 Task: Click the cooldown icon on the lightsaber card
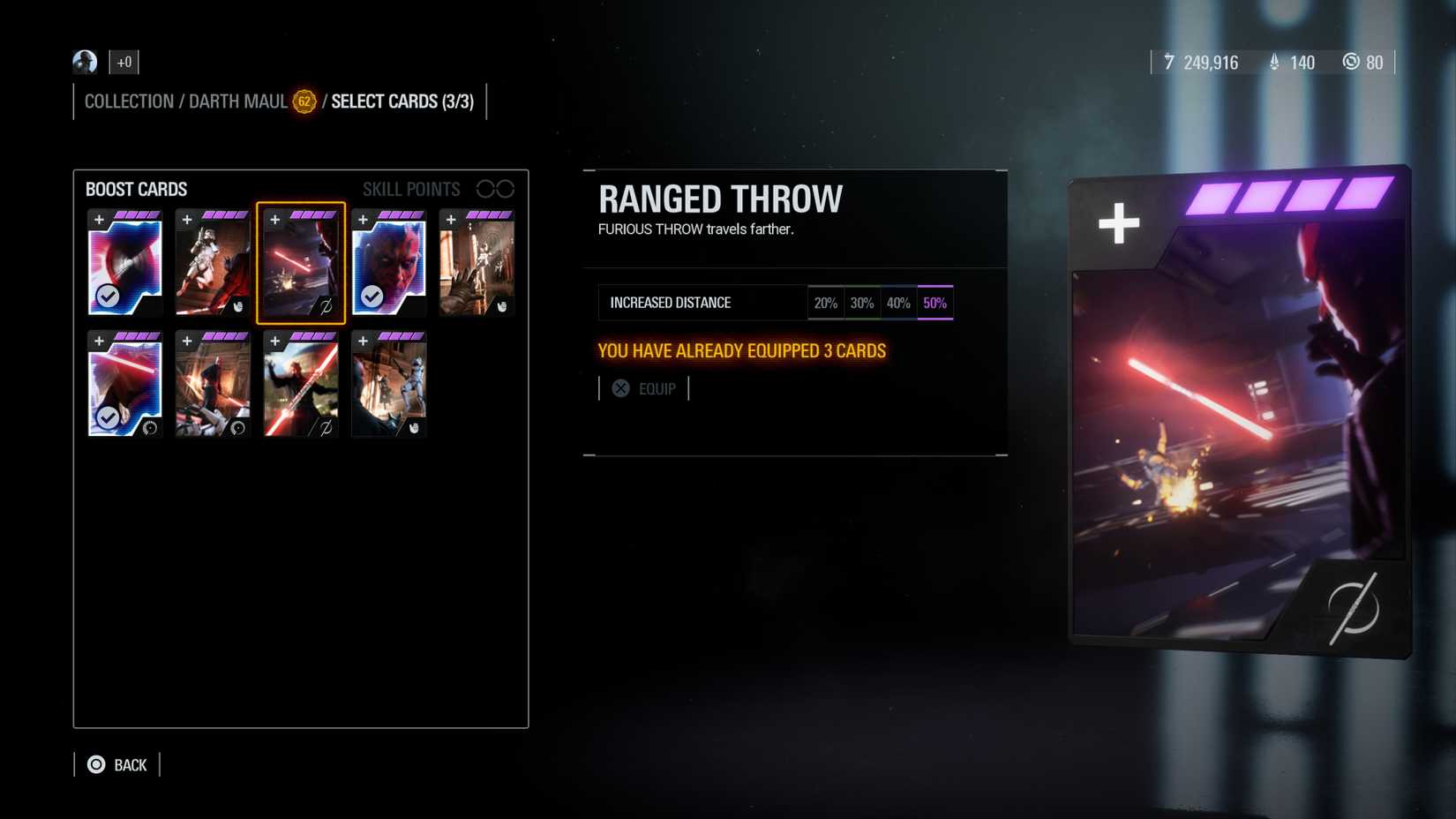tap(148, 430)
